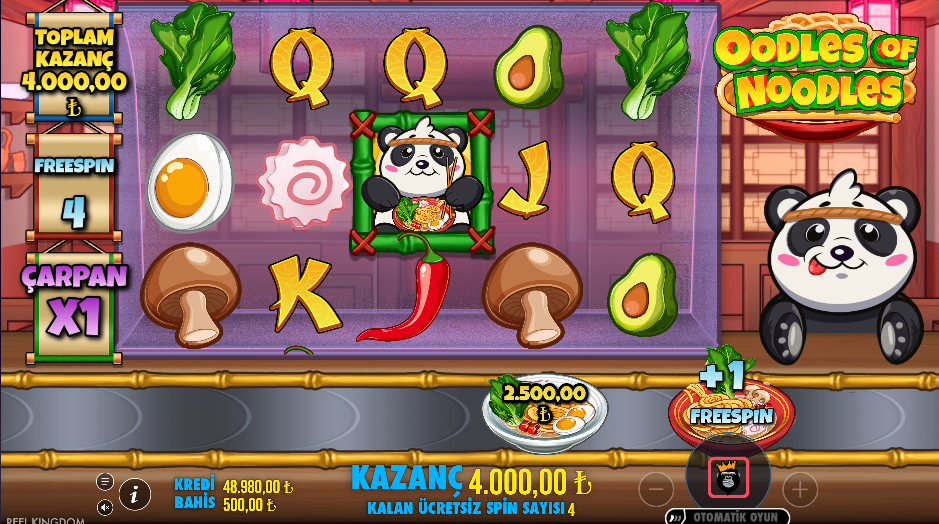This screenshot has width=939, height=524.
Task: Open the Otomatik Oyun autoplay option
Action: click(727, 516)
